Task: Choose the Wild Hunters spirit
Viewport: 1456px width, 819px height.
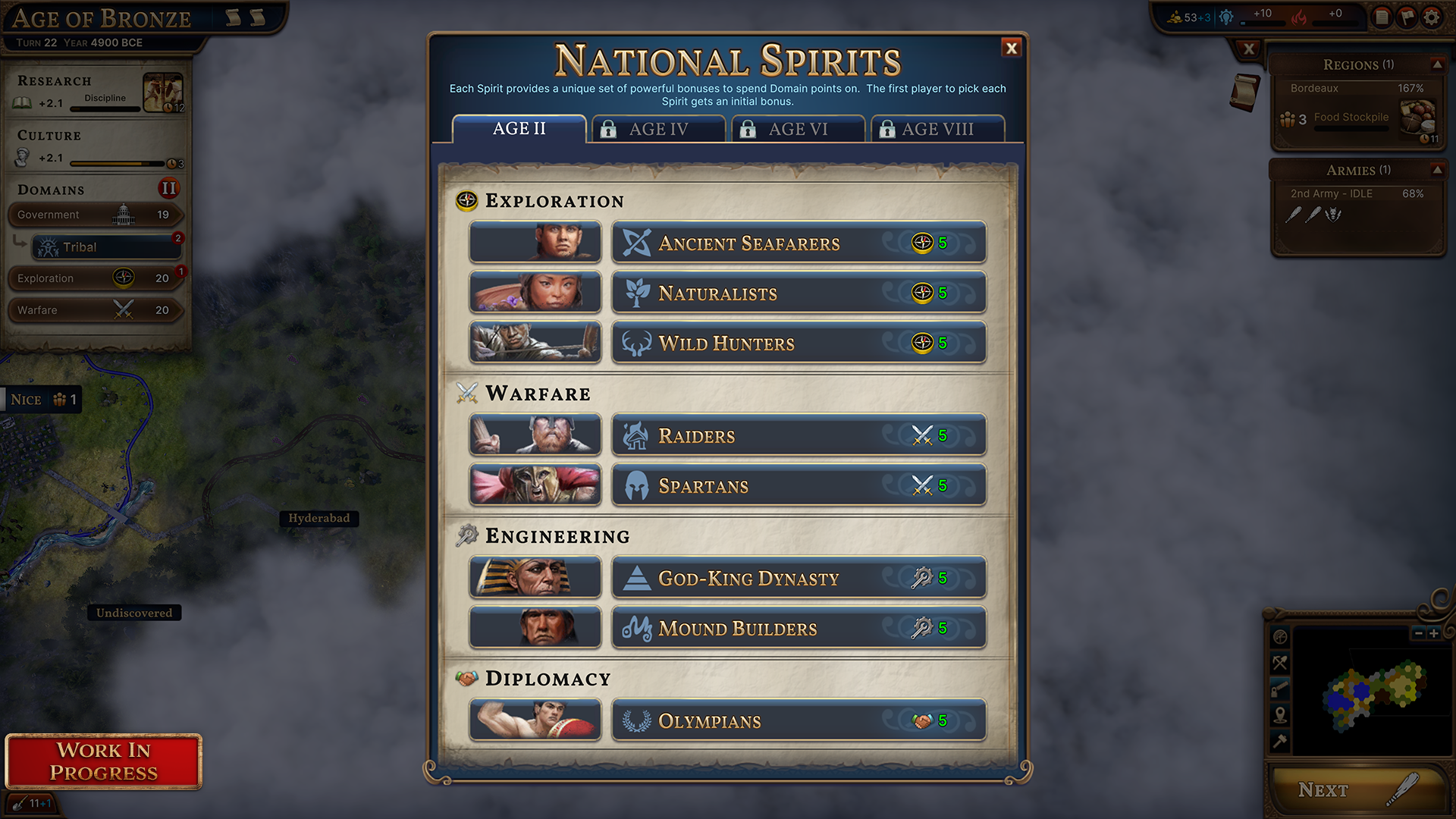Action: coord(799,344)
